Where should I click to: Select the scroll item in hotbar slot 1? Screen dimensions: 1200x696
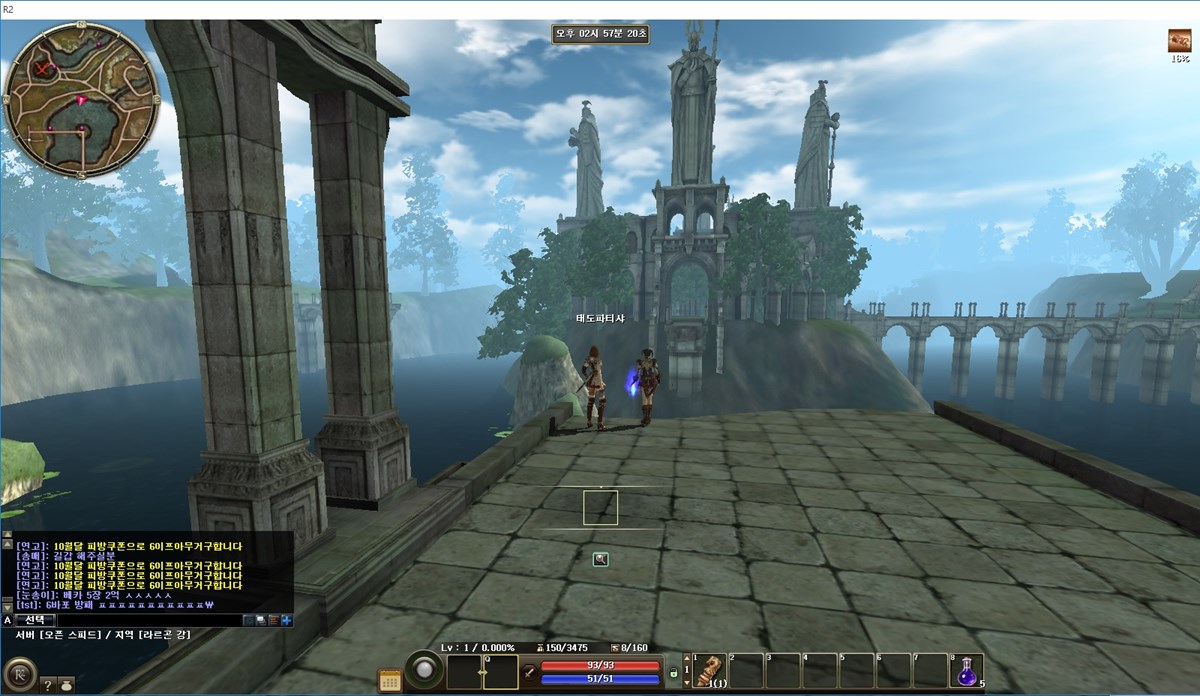tap(710, 670)
